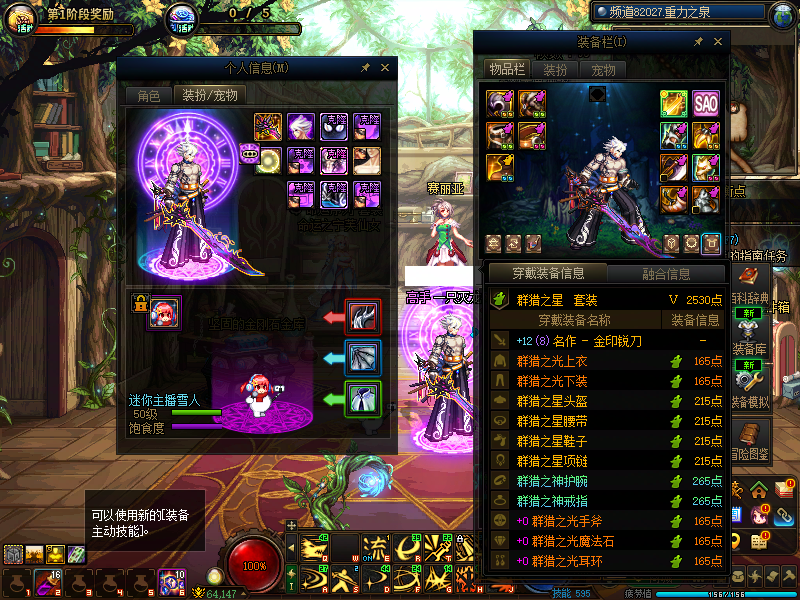The image size is (800, 600).
Task: Select the pink SAO title slot
Action: 706,103
